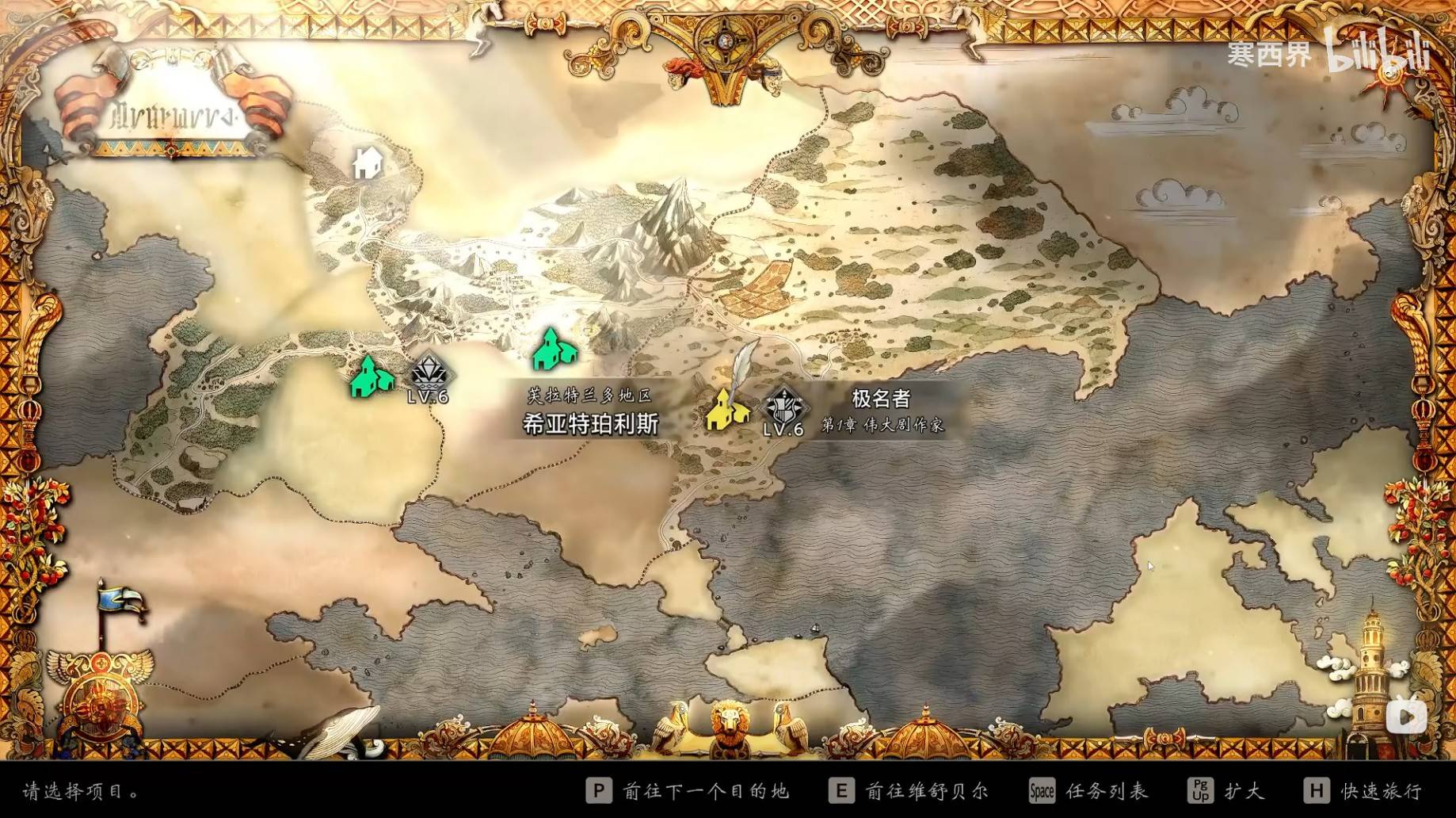The image size is (1456, 818).
Task: Open the 极名者 chapter 1 story entry
Action: pos(881,411)
